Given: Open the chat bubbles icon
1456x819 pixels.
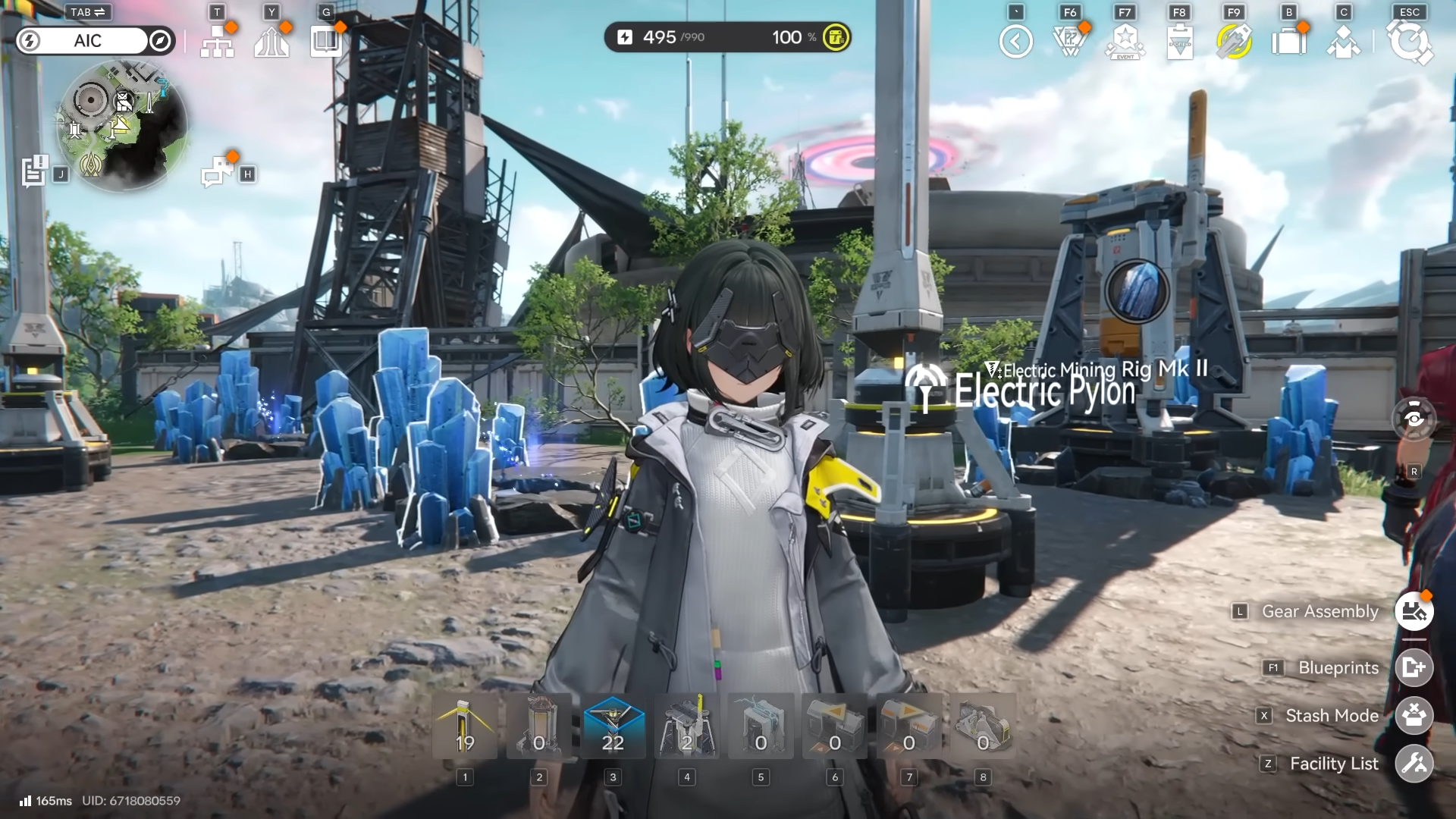Looking at the screenshot, I should click(218, 173).
